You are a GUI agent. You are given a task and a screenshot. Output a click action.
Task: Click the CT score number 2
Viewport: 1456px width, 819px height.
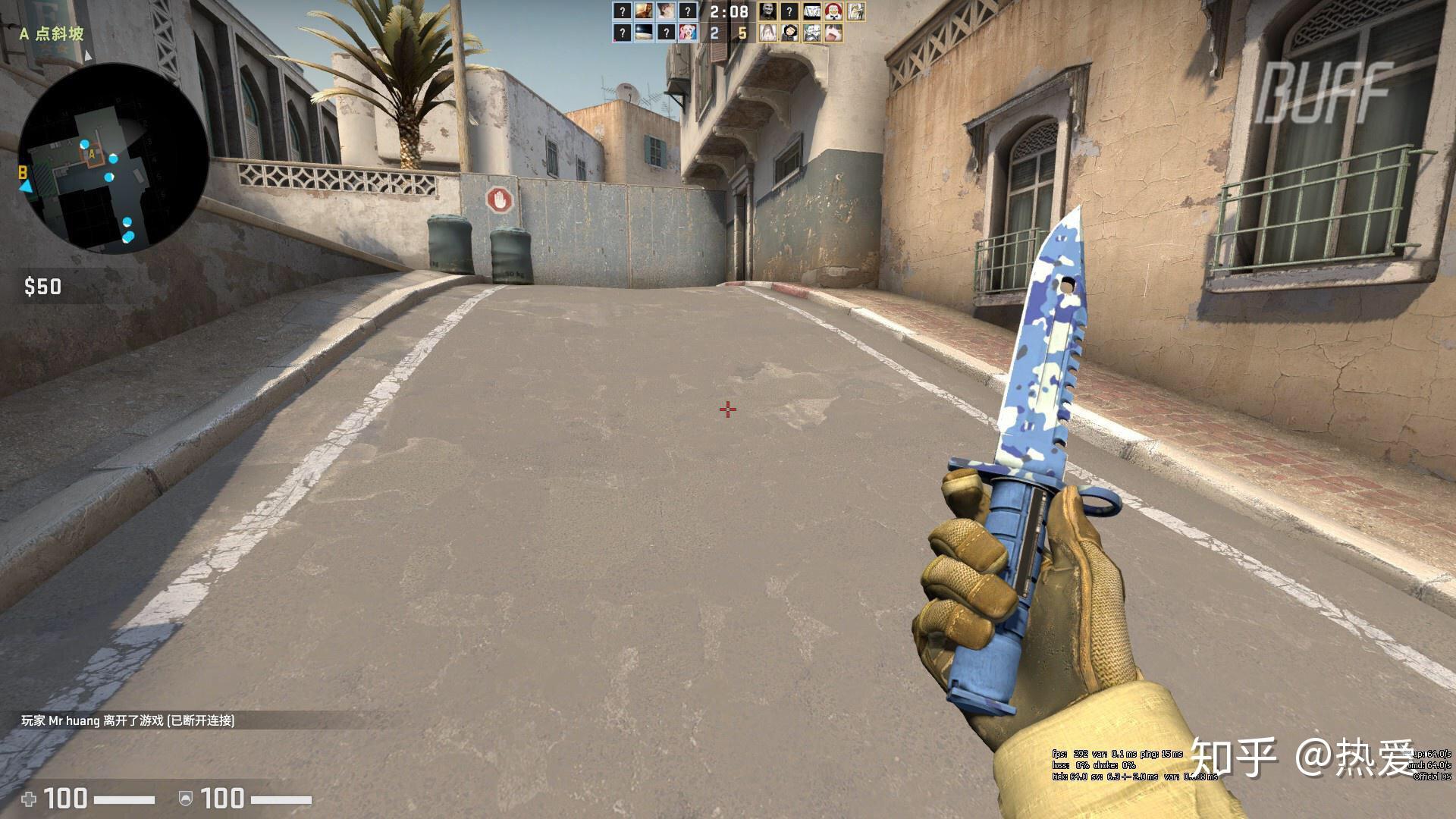pyautogui.click(x=714, y=33)
